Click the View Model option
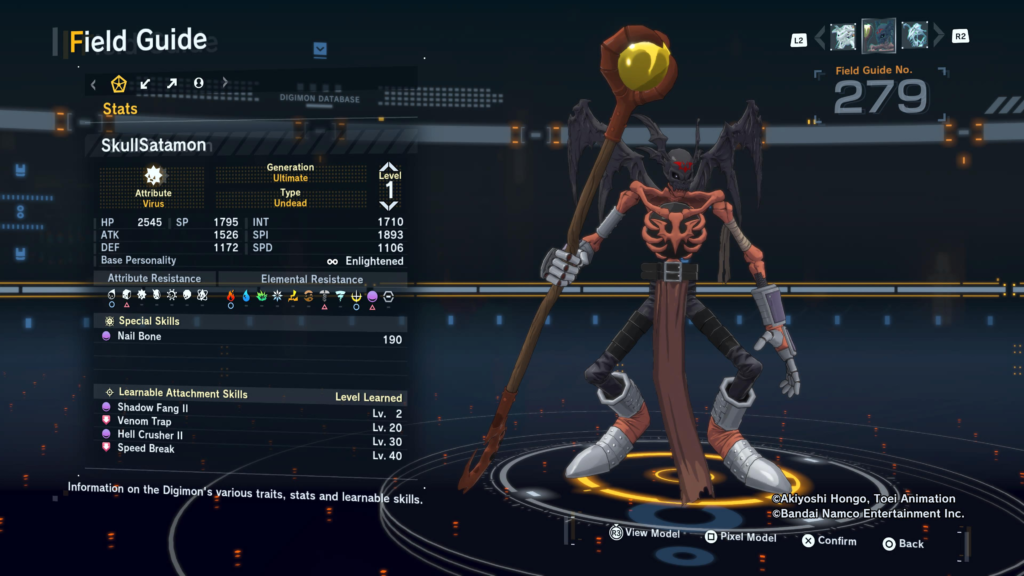The image size is (1024, 576). [644, 533]
